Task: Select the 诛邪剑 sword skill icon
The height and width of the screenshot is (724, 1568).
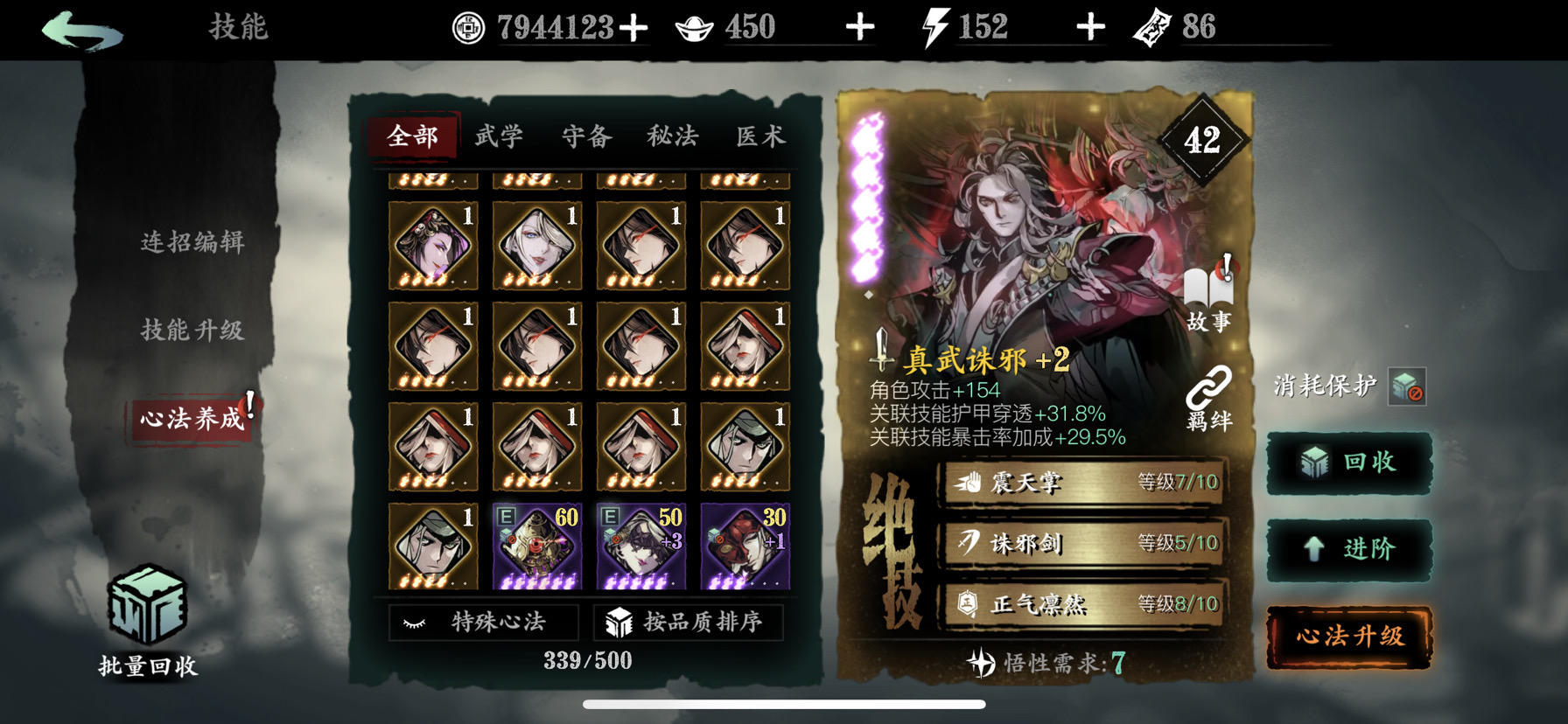Action: click(x=969, y=542)
